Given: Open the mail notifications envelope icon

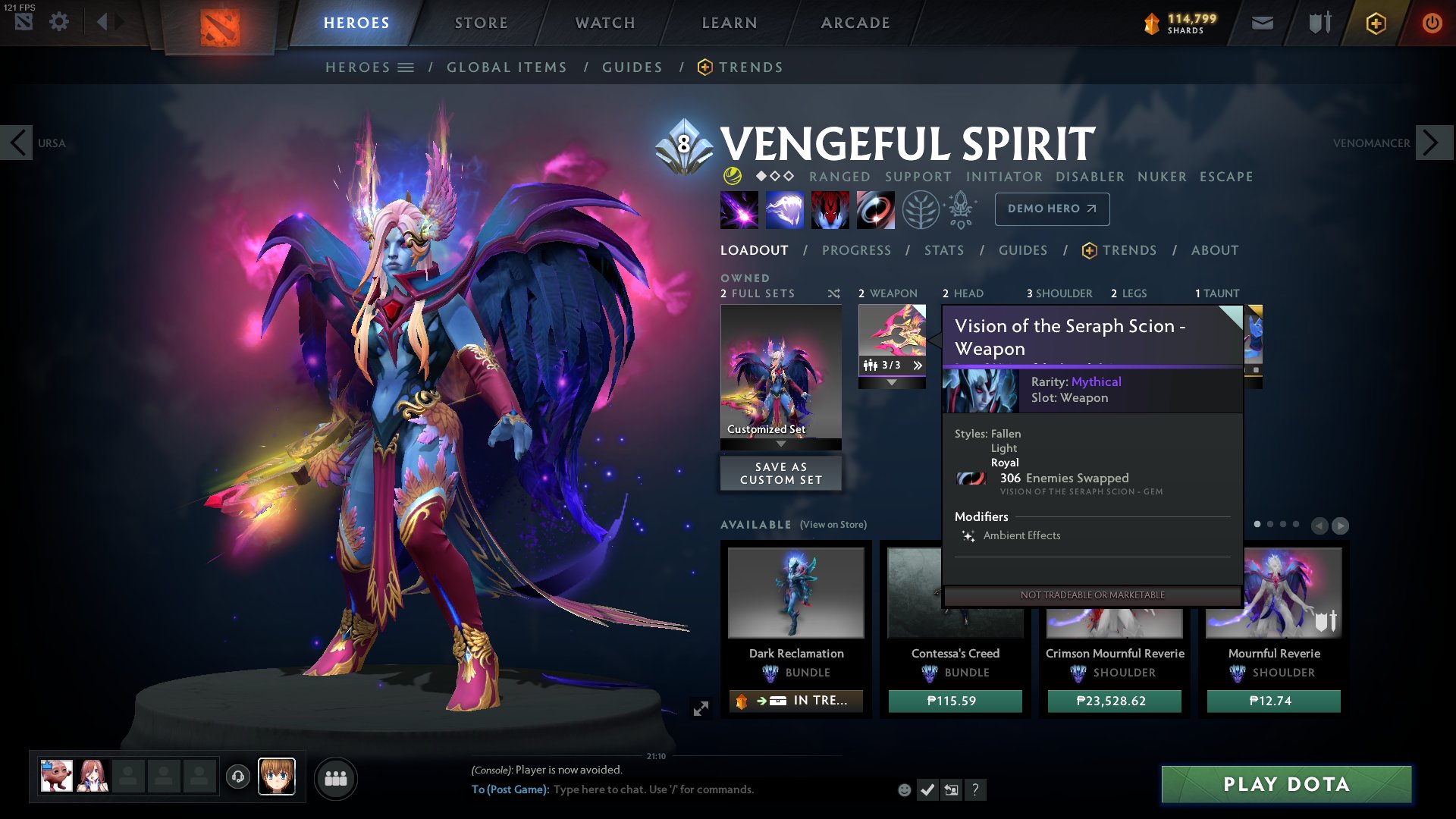Looking at the screenshot, I should coord(1262,22).
